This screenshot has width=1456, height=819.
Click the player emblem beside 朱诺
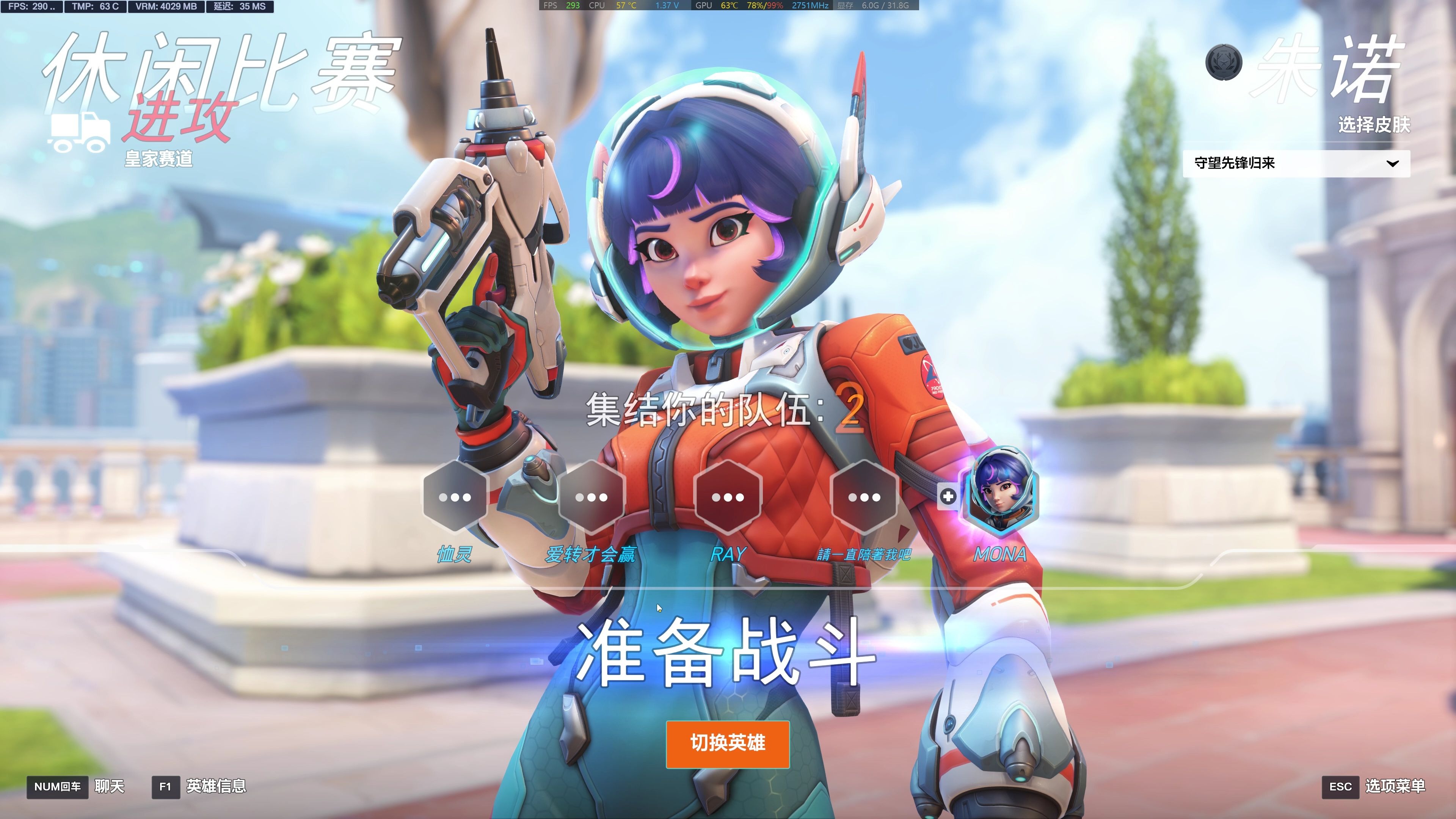1224,63
